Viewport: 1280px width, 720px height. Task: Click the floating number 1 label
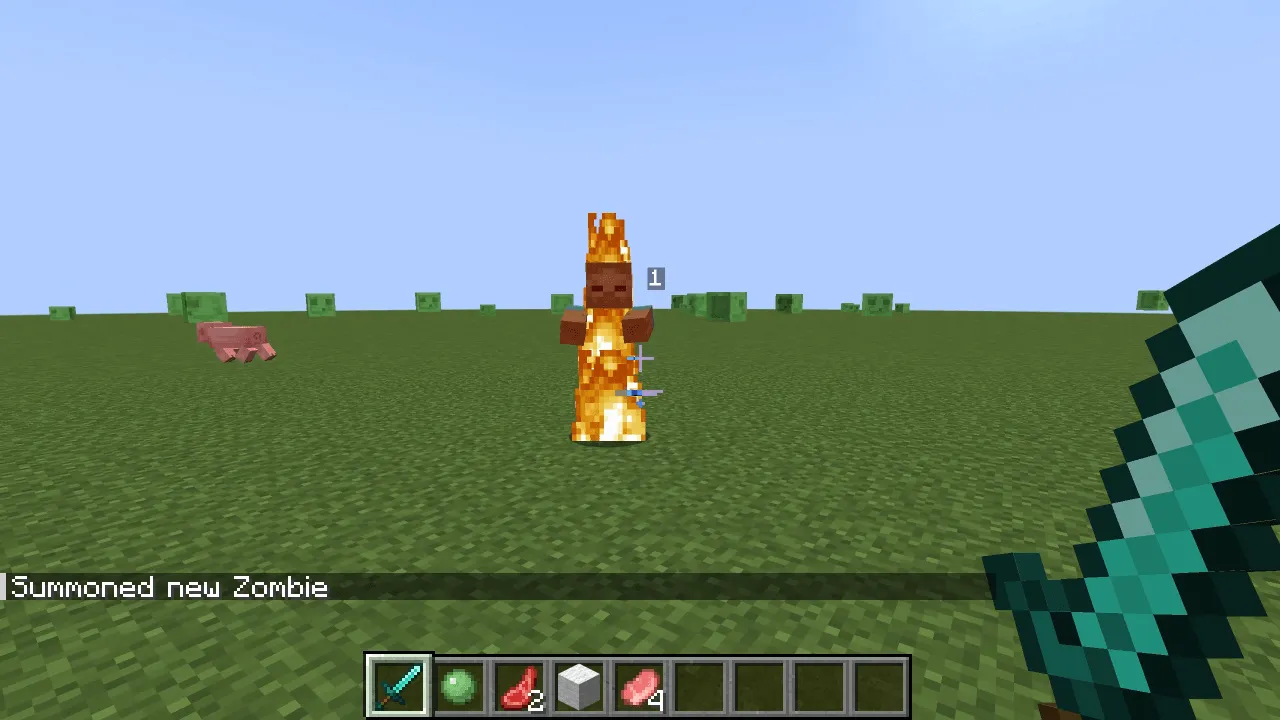pos(654,278)
